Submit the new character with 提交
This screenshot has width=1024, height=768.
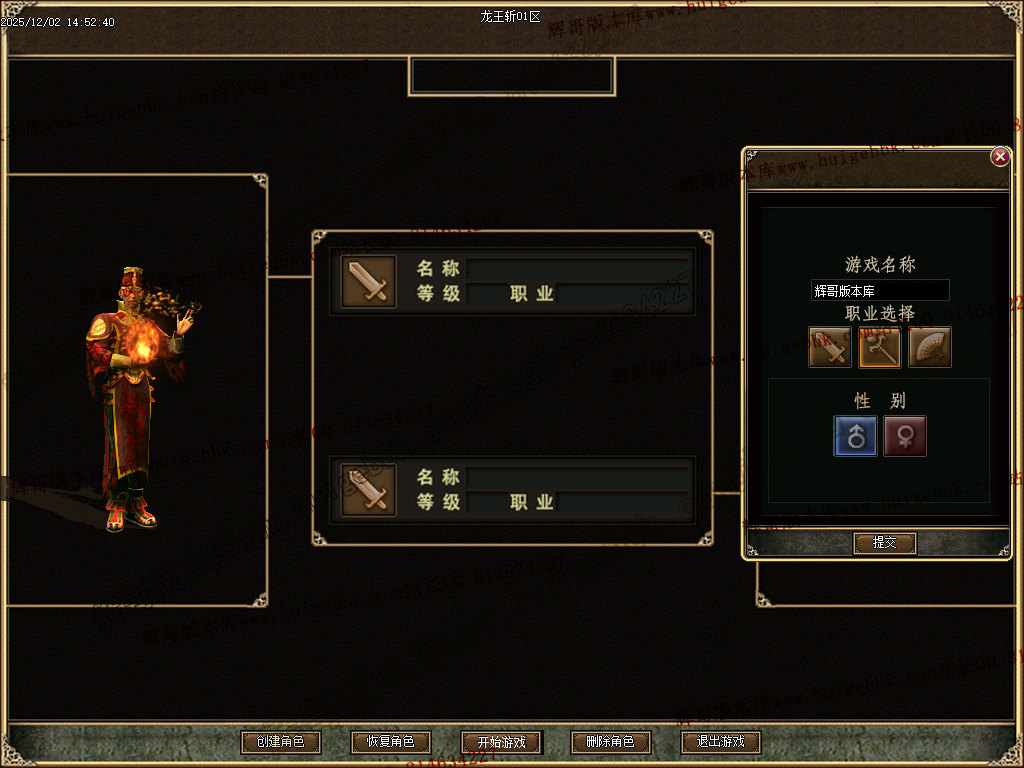pyautogui.click(x=884, y=542)
